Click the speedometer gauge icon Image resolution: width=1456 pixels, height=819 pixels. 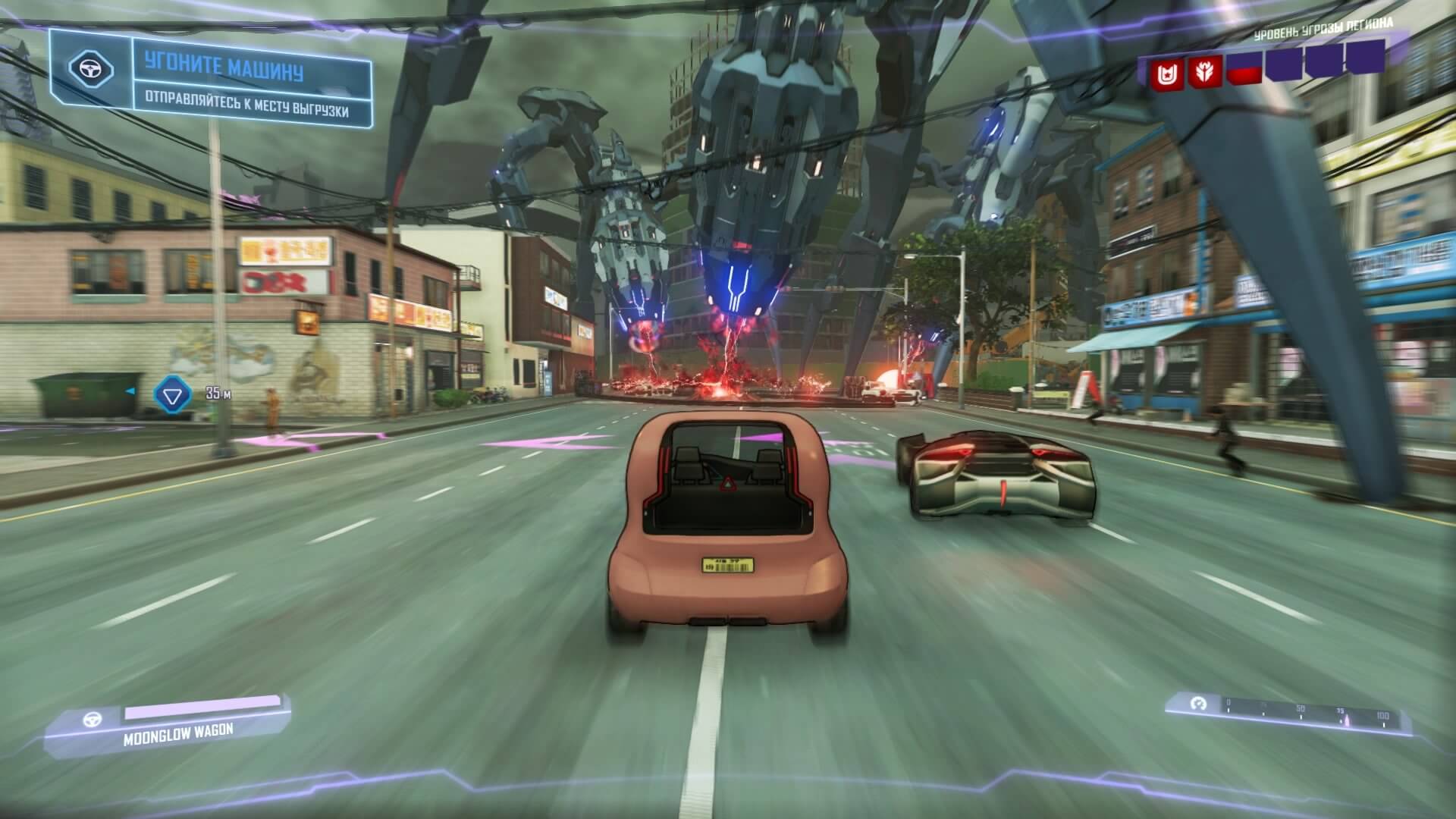pyautogui.click(x=1198, y=704)
